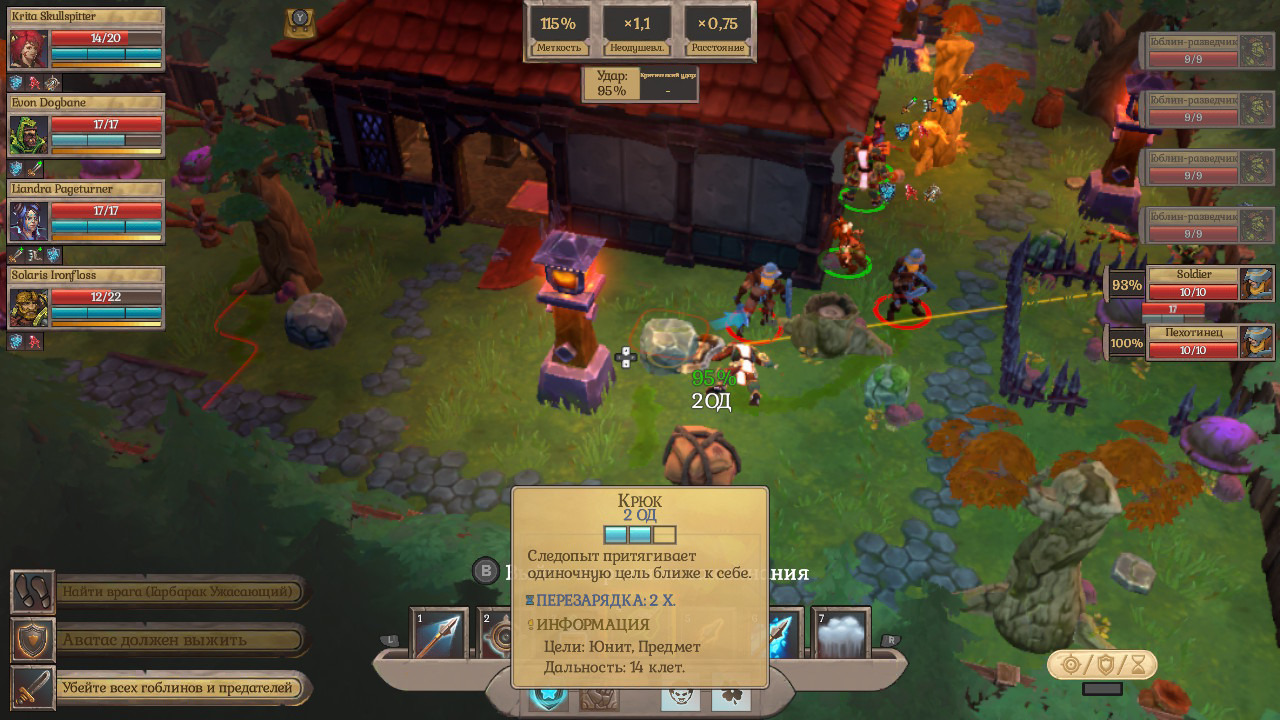Choose Liandra Pageturner's portrait

(29, 221)
